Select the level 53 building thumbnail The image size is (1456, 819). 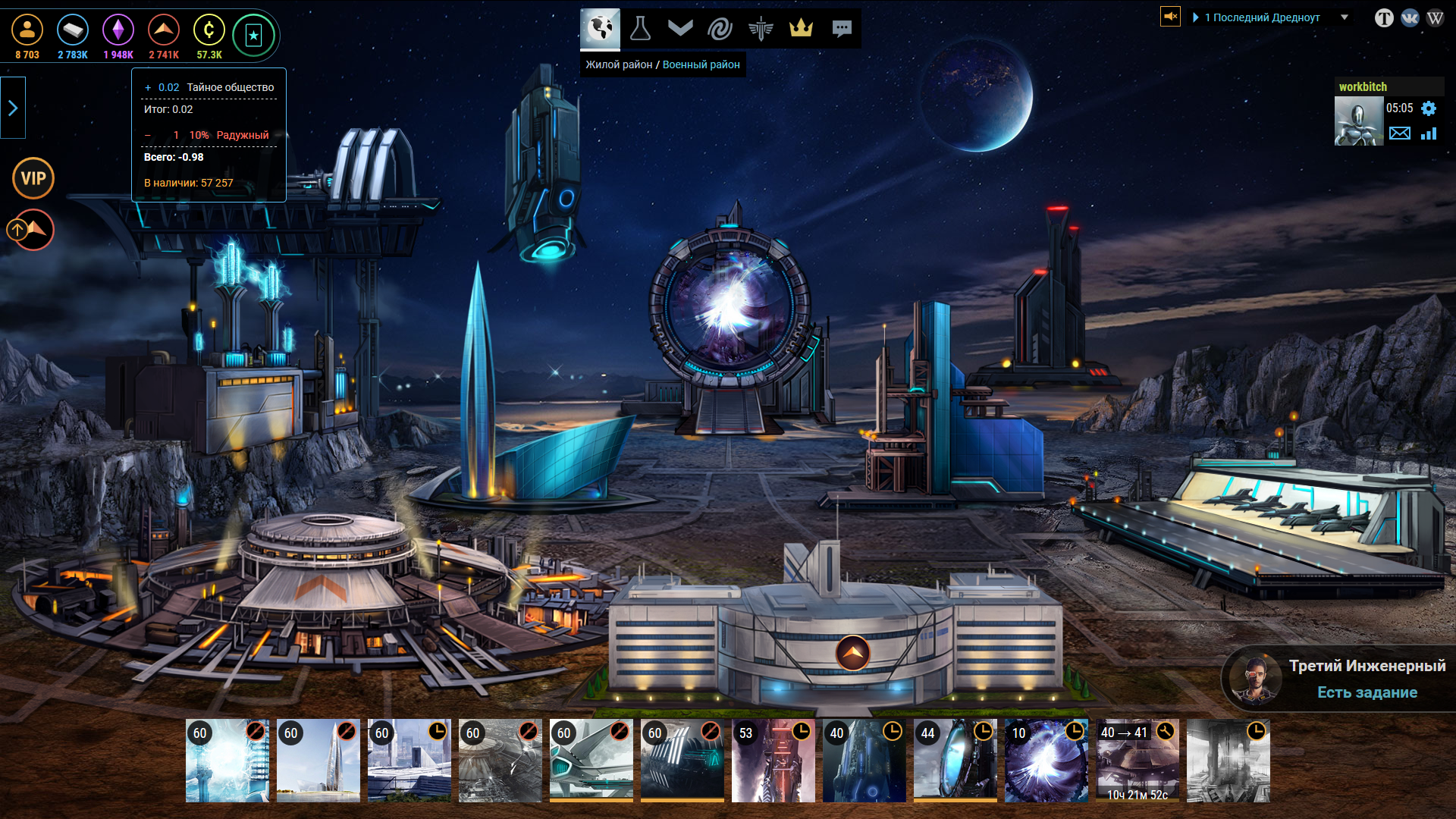coord(773,761)
